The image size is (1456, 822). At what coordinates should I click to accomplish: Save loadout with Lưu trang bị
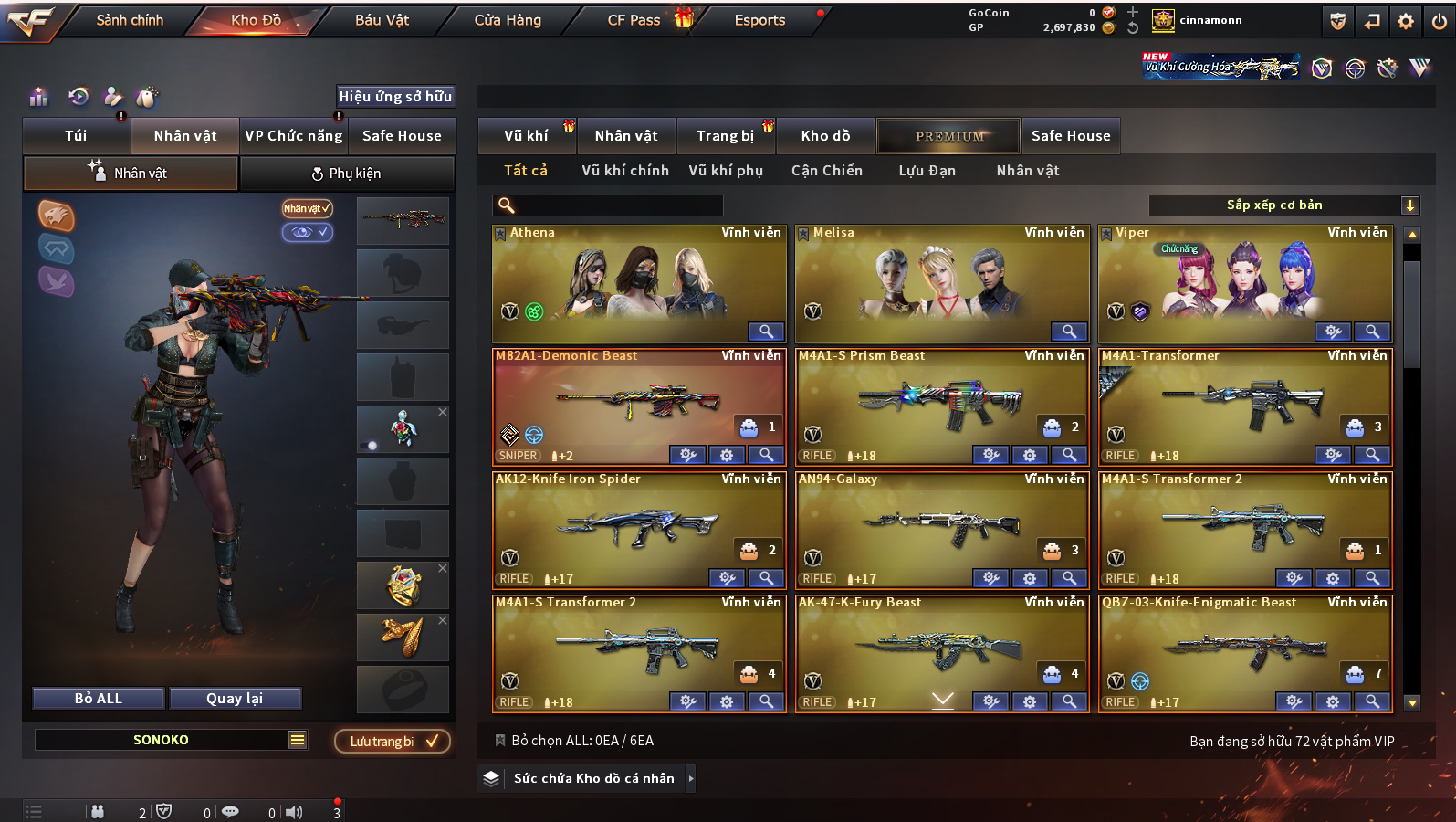tap(393, 742)
